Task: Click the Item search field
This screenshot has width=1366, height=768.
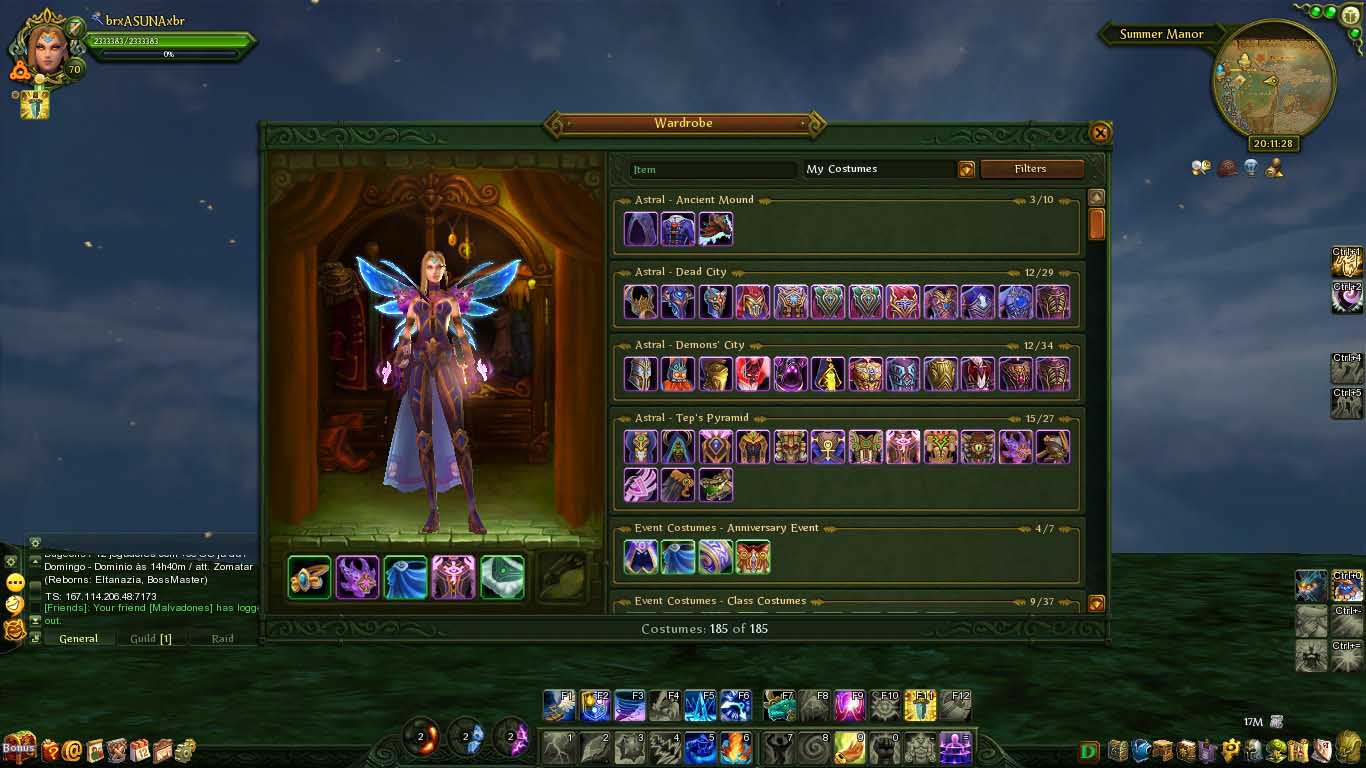Action: (712, 170)
